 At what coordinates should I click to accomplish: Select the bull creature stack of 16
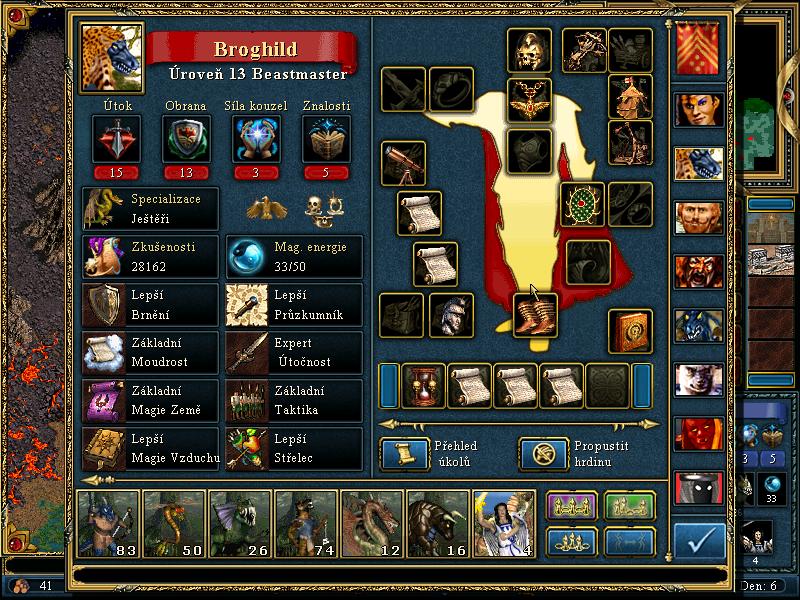437,523
